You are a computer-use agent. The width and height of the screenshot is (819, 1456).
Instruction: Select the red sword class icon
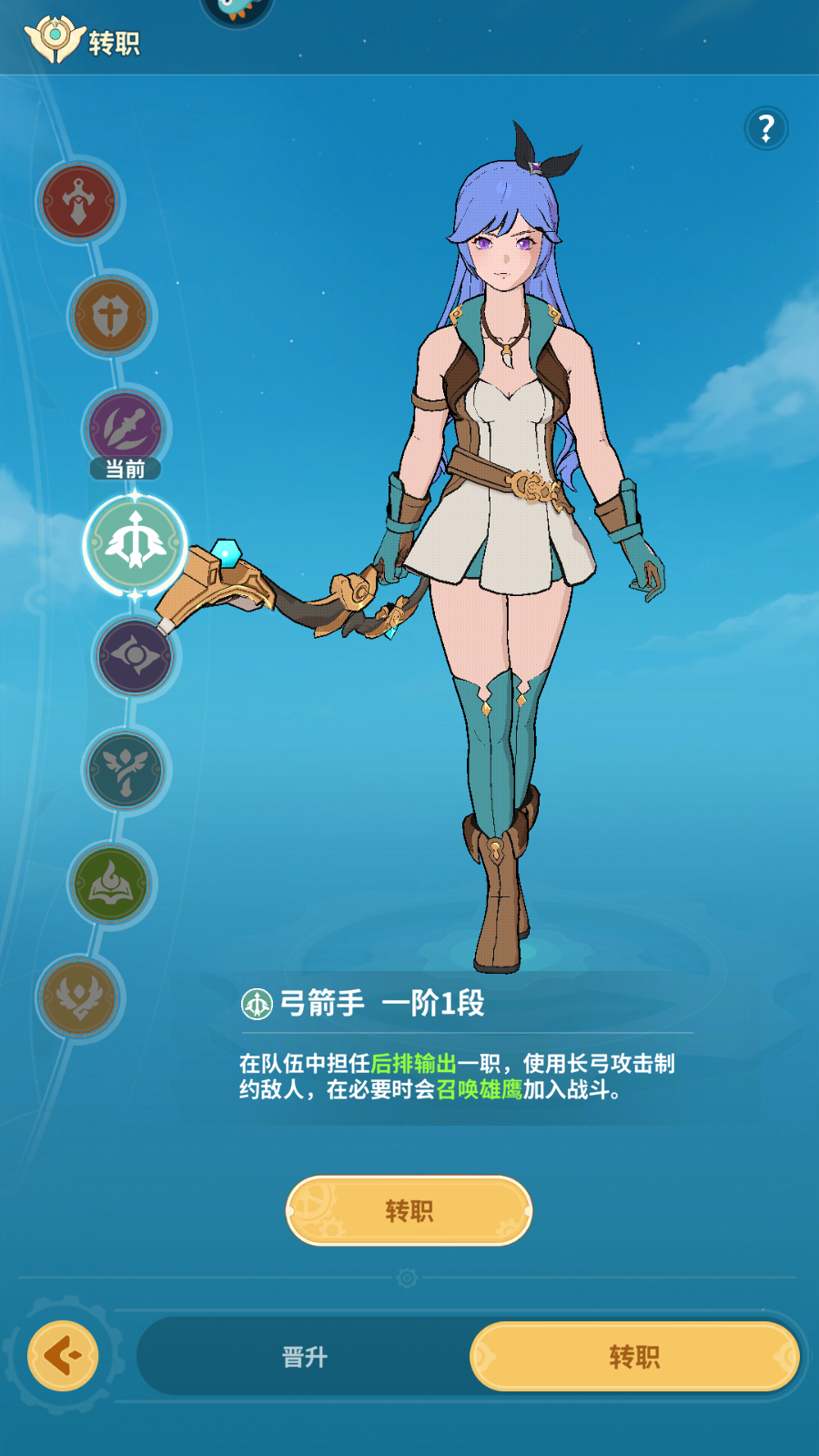point(79,201)
